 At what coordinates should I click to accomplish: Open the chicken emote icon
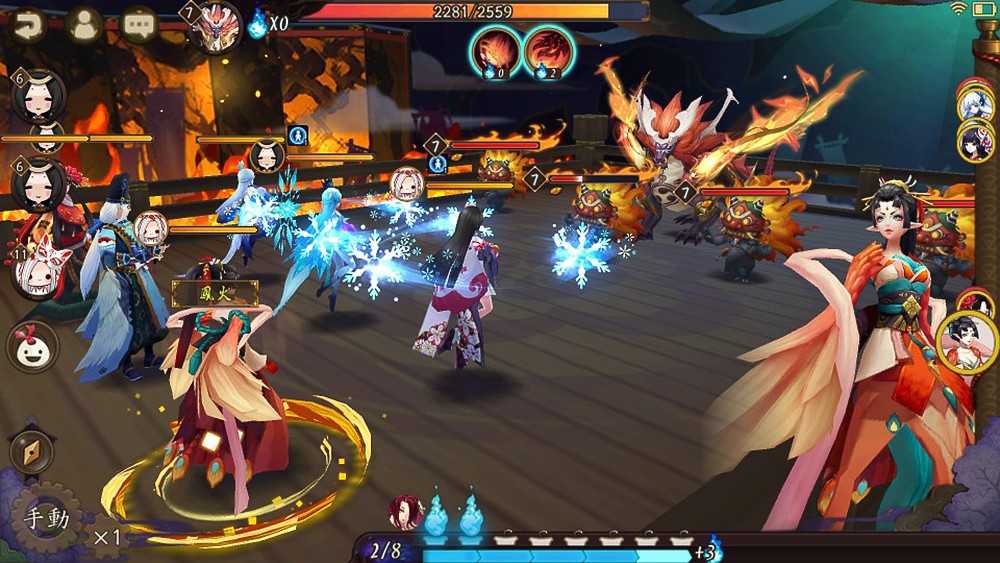tap(33, 347)
